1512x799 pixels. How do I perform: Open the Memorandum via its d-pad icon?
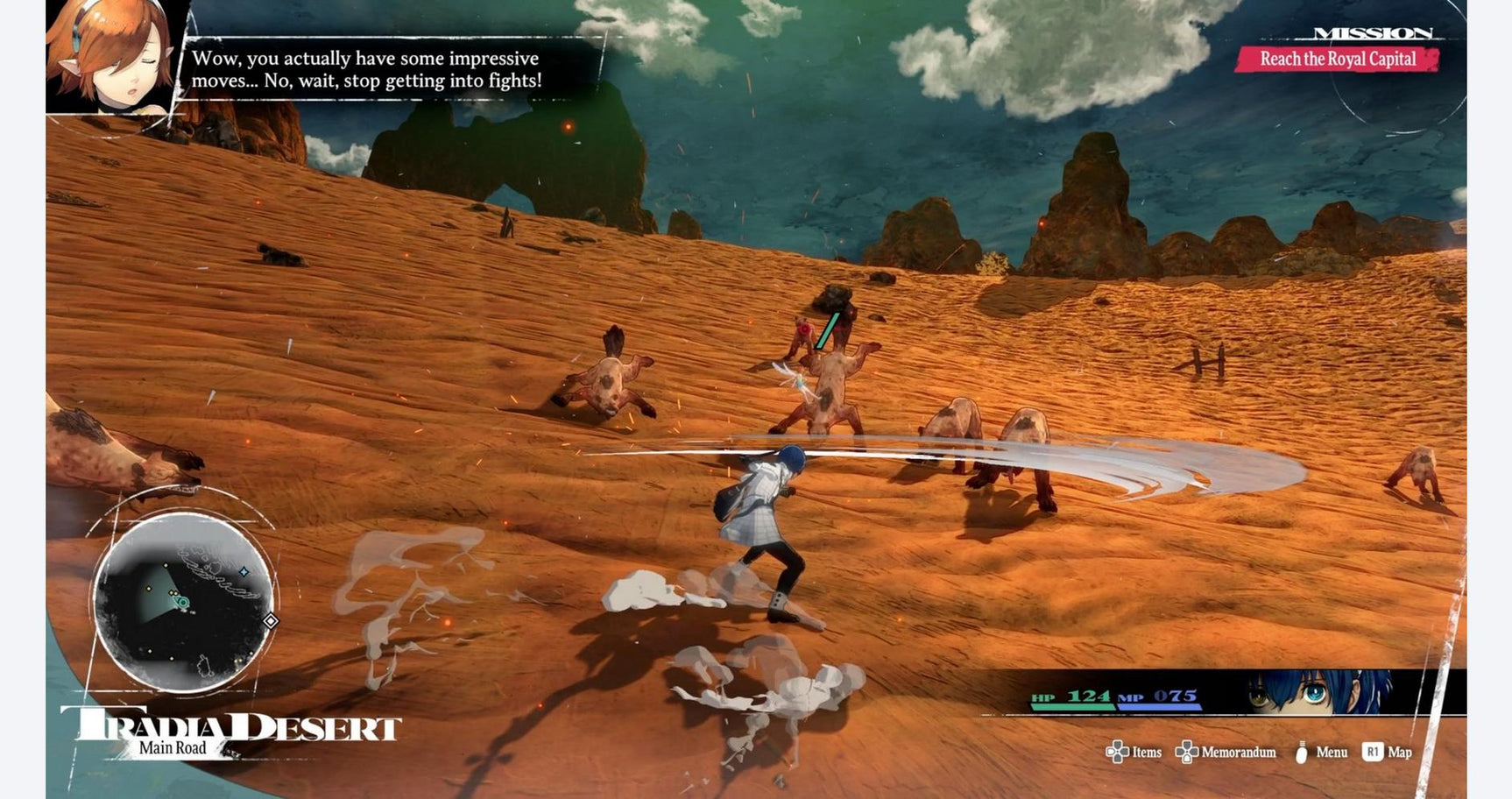tap(1187, 752)
